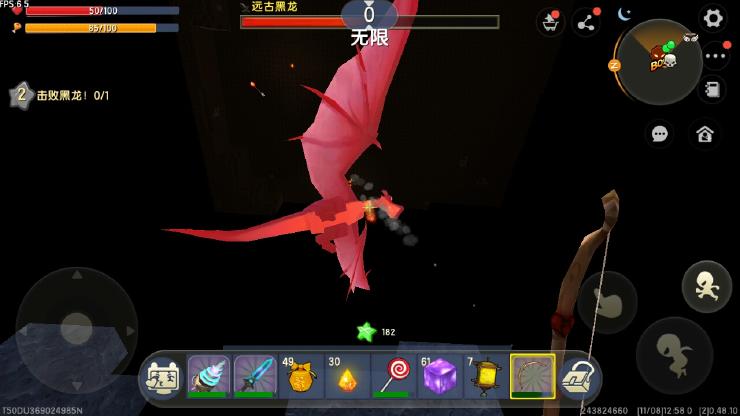Select the orange crystal hotbar slot

(x=347, y=377)
